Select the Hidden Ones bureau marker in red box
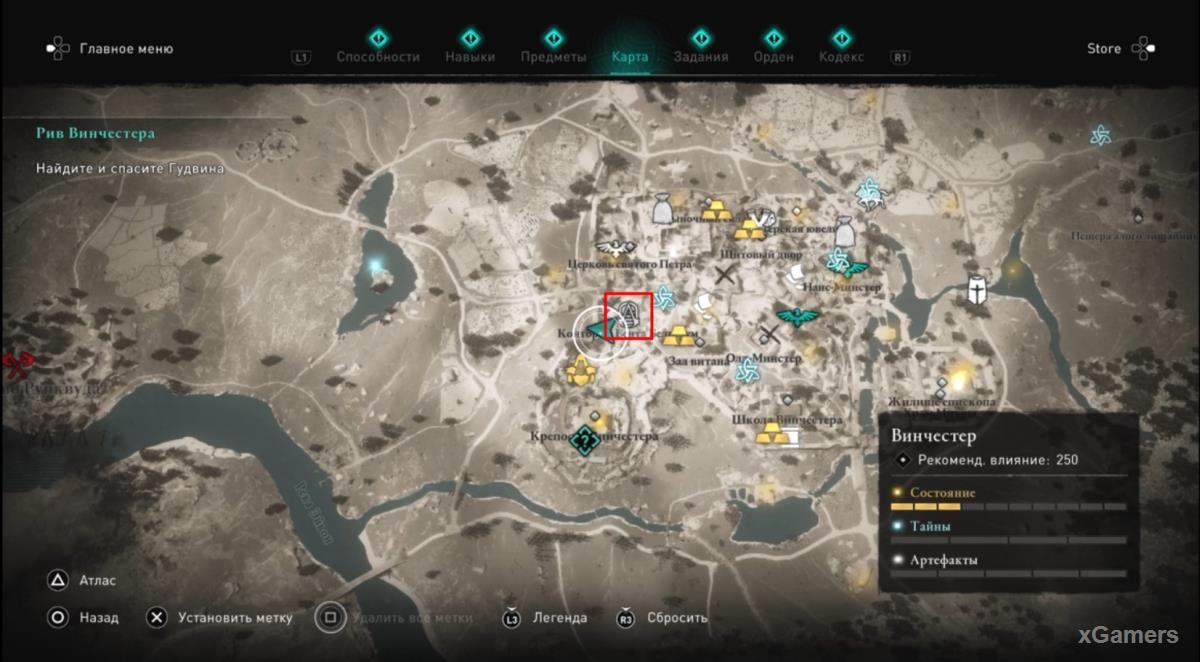 coord(629,315)
